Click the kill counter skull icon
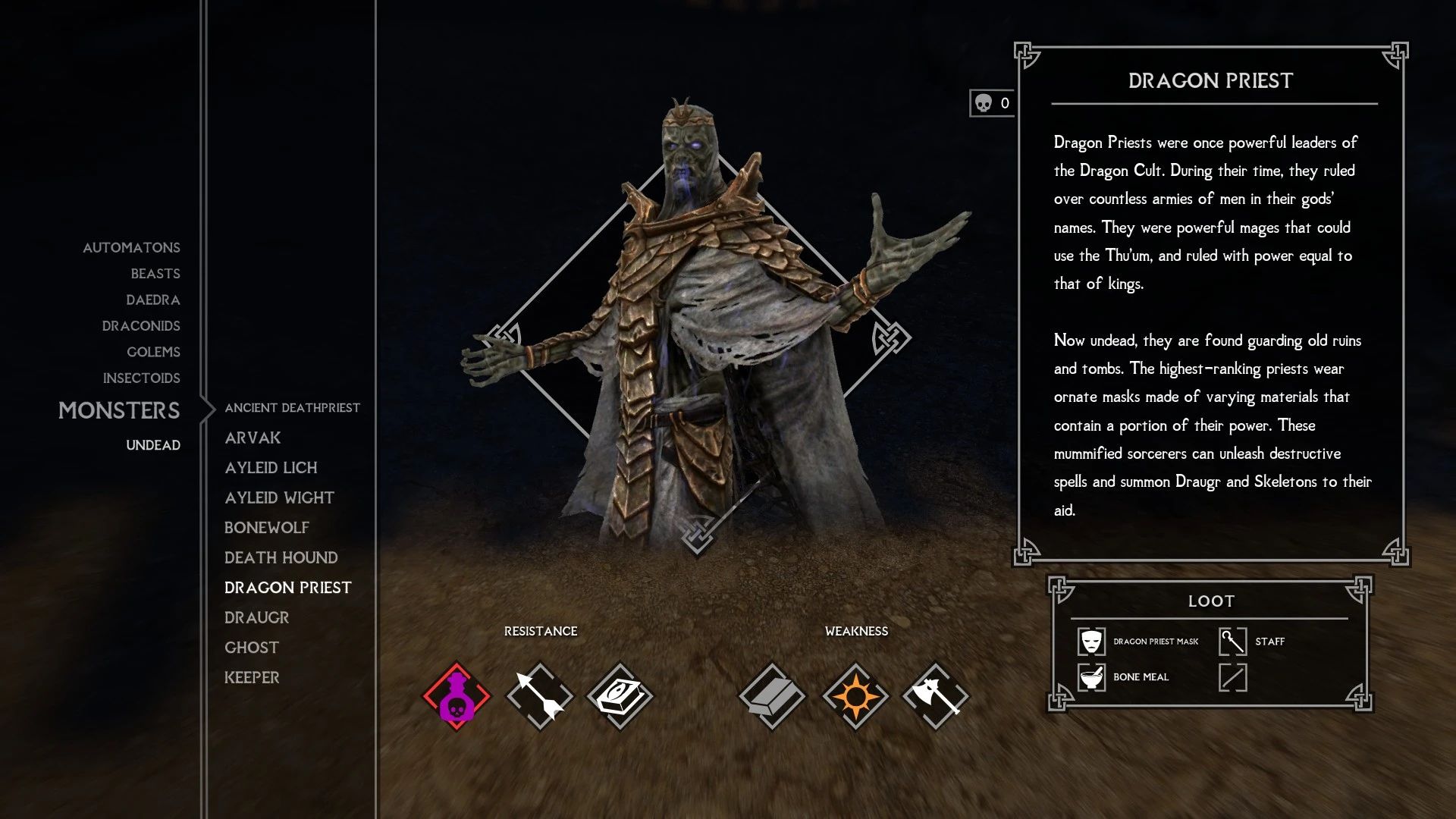This screenshot has width=1456, height=819. click(984, 103)
